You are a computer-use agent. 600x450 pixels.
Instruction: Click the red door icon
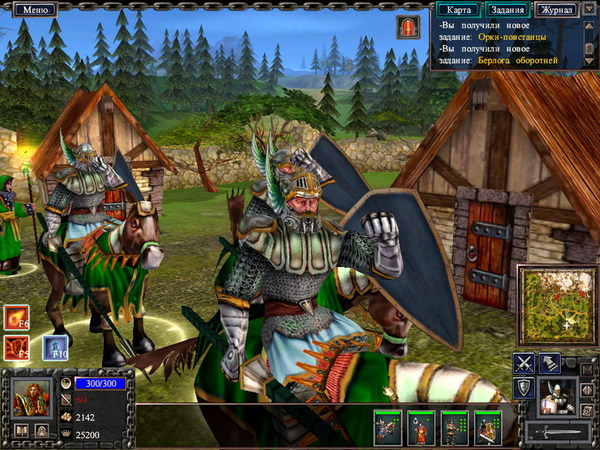tap(409, 27)
